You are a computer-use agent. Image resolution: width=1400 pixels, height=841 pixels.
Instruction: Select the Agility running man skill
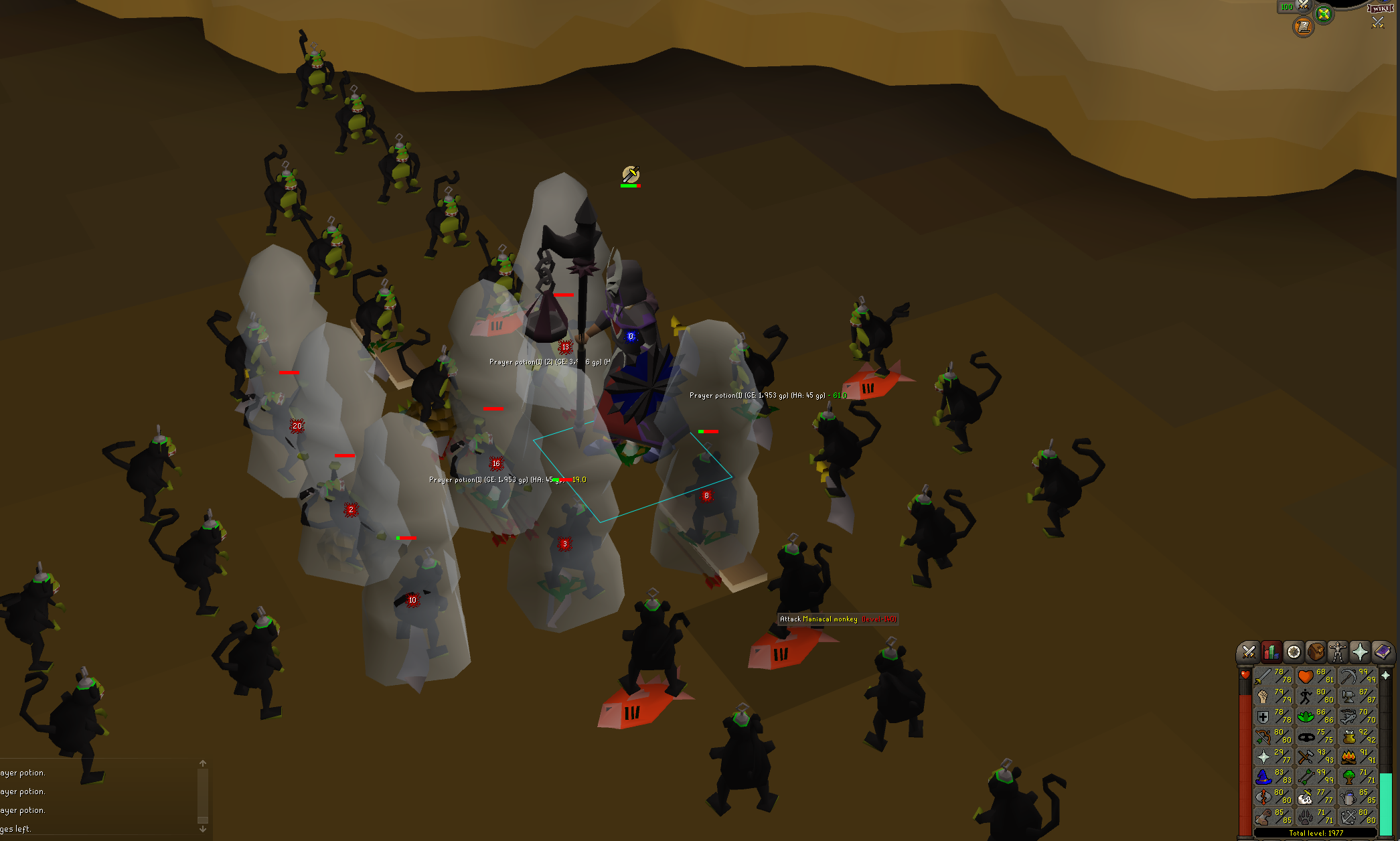pos(1316,696)
